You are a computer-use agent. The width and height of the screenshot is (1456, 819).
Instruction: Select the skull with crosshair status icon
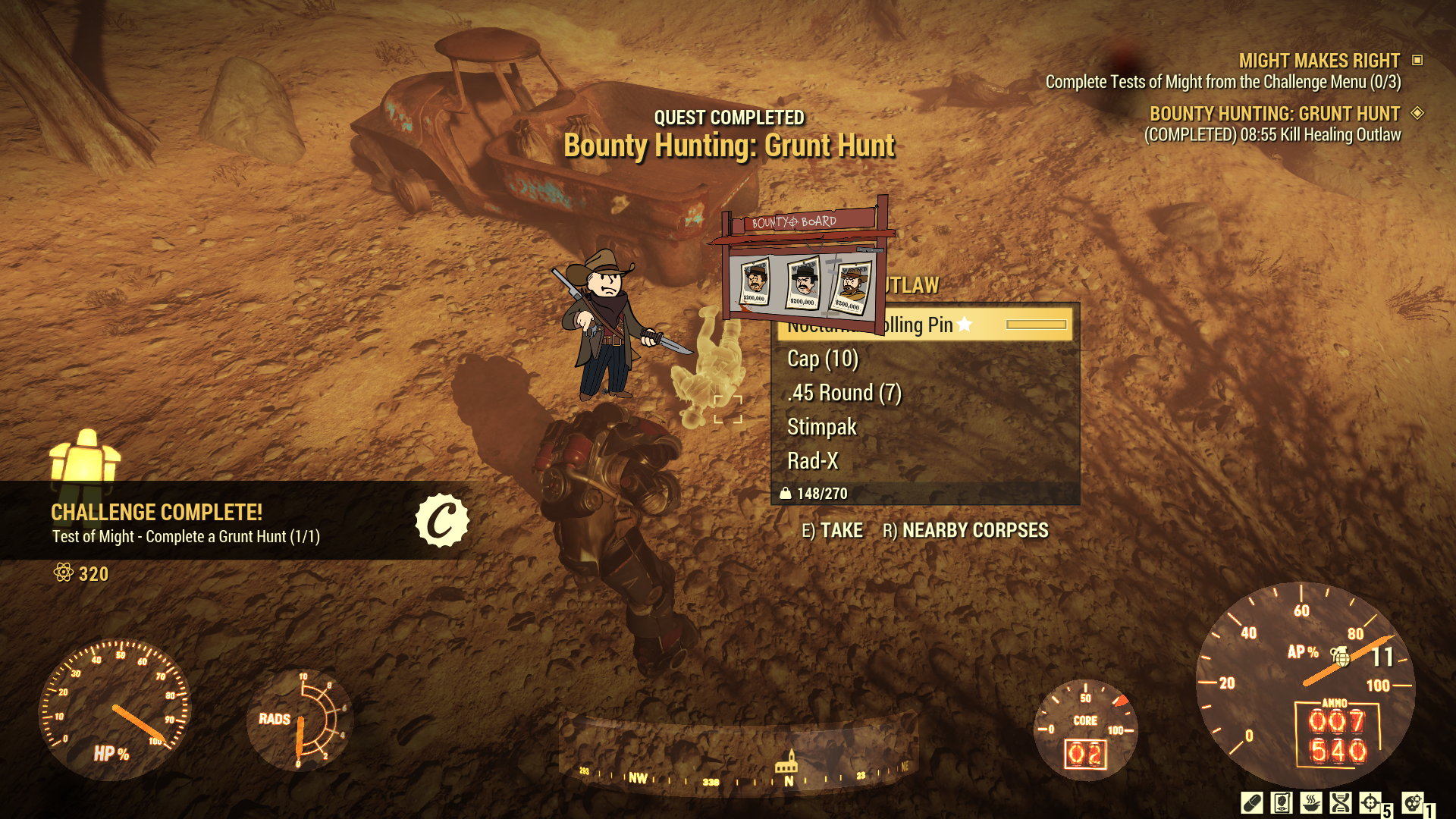coord(1412,802)
